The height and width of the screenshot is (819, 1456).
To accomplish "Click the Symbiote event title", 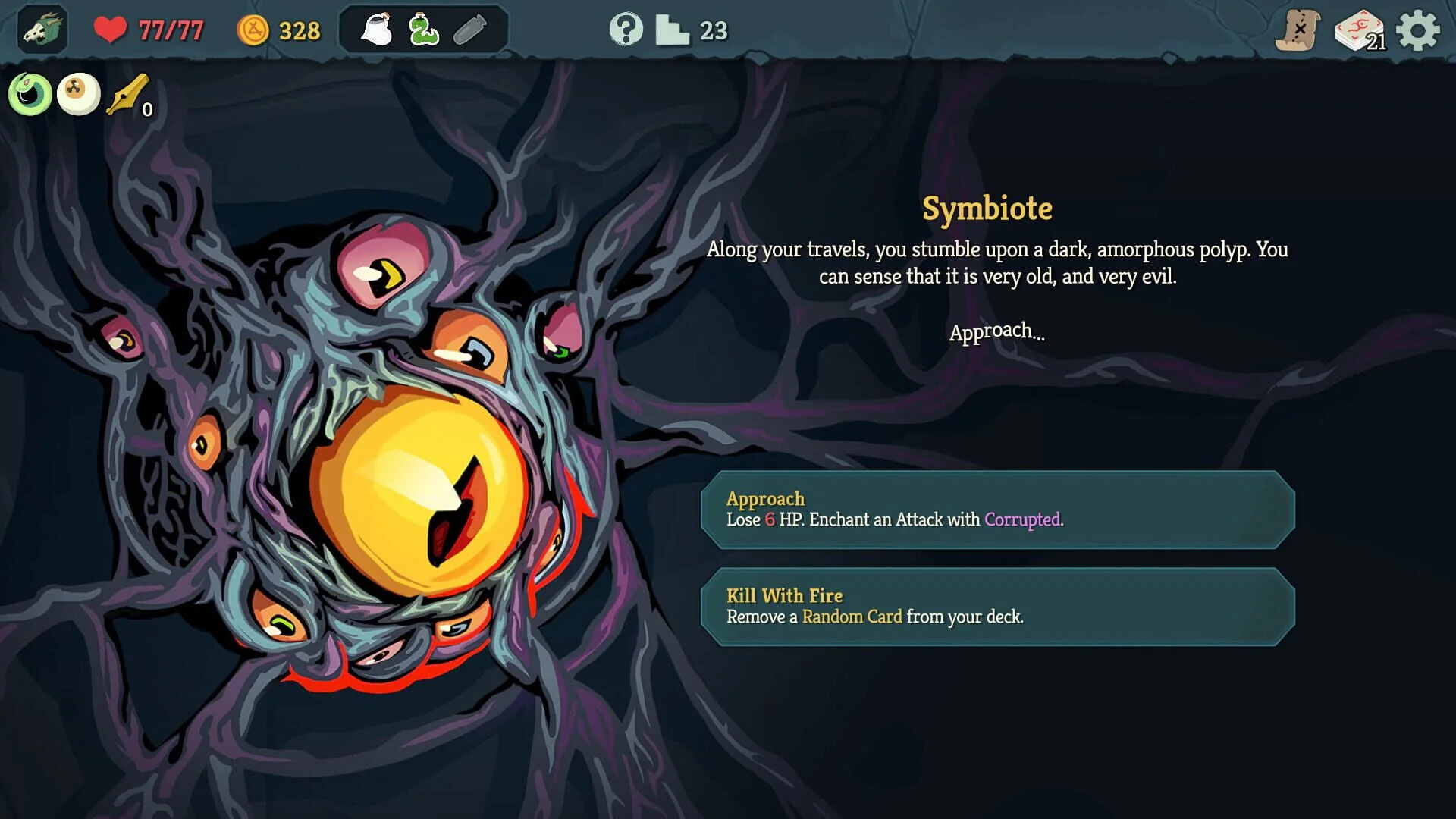I will point(987,209).
